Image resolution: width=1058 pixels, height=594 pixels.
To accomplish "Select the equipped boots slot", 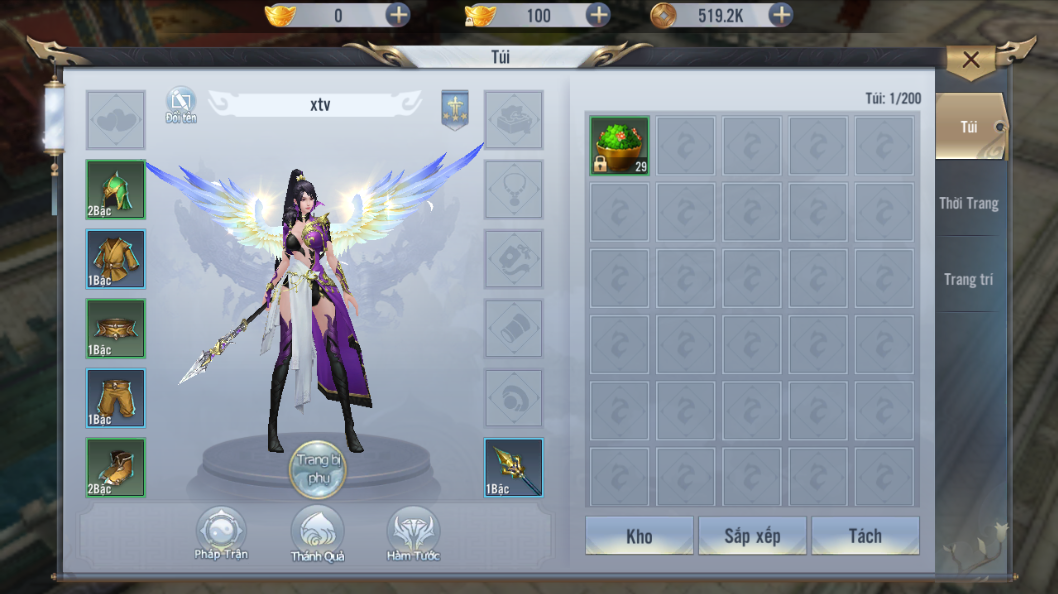I will (115, 468).
